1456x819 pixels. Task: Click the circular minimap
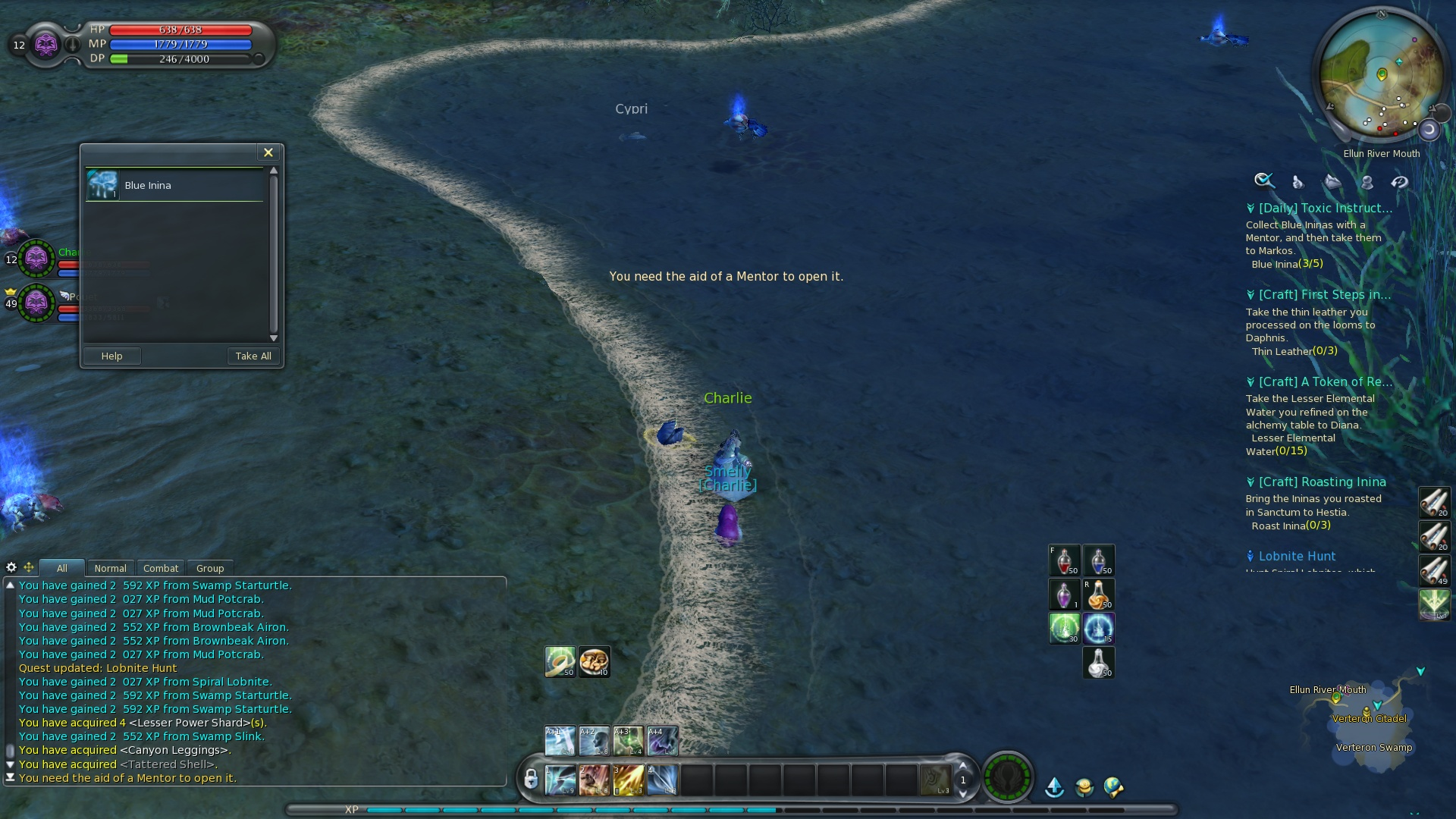[x=1380, y=76]
